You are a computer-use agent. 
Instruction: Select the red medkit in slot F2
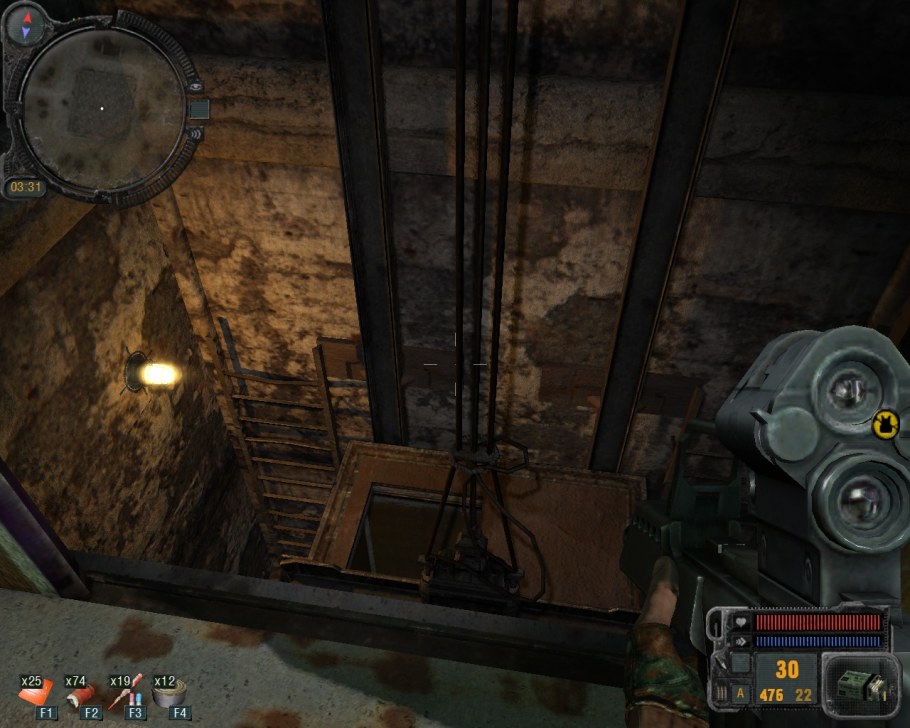pyautogui.click(x=84, y=692)
